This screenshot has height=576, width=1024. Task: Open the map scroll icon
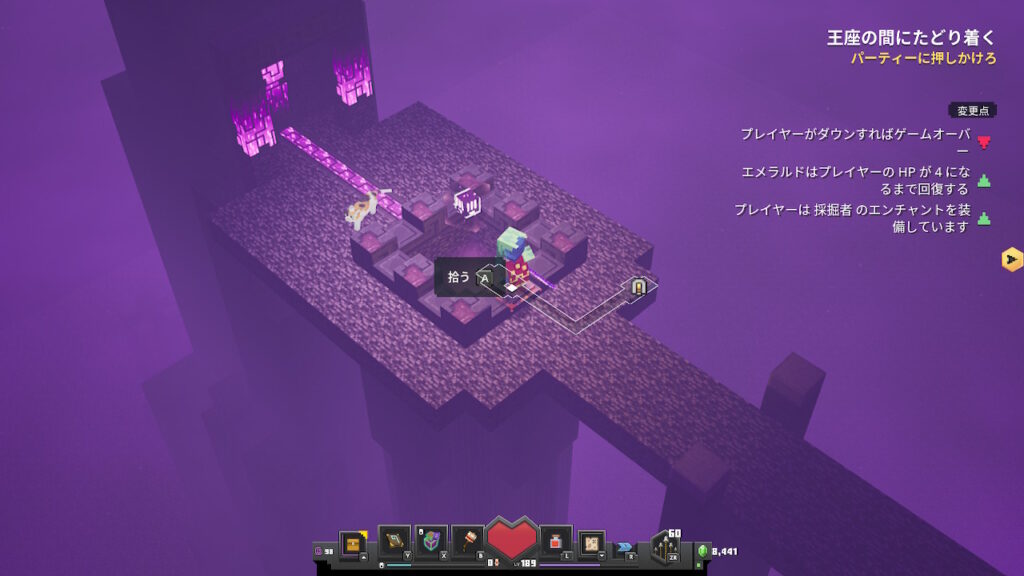click(592, 543)
